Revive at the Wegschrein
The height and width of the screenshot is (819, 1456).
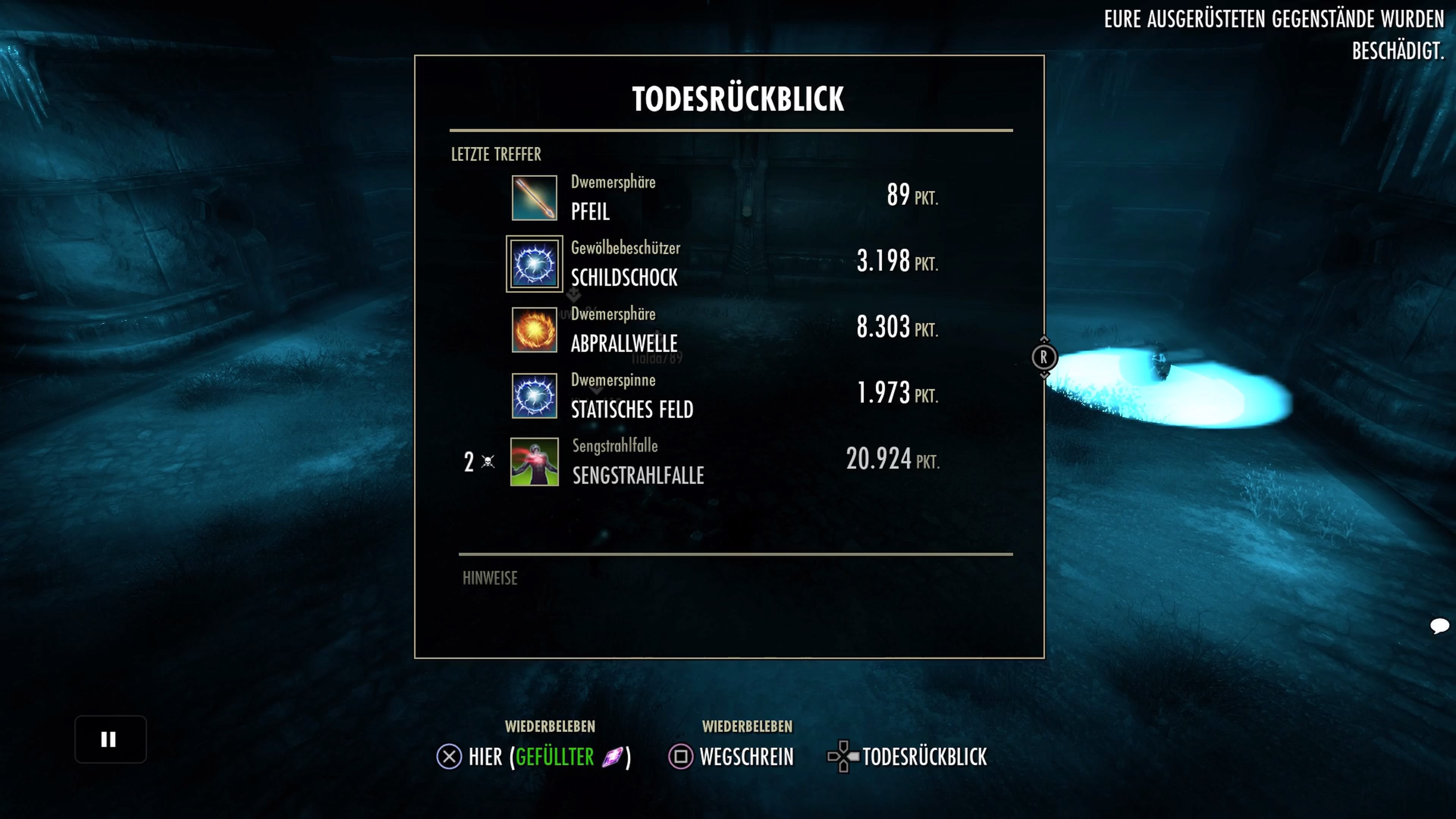[731, 756]
